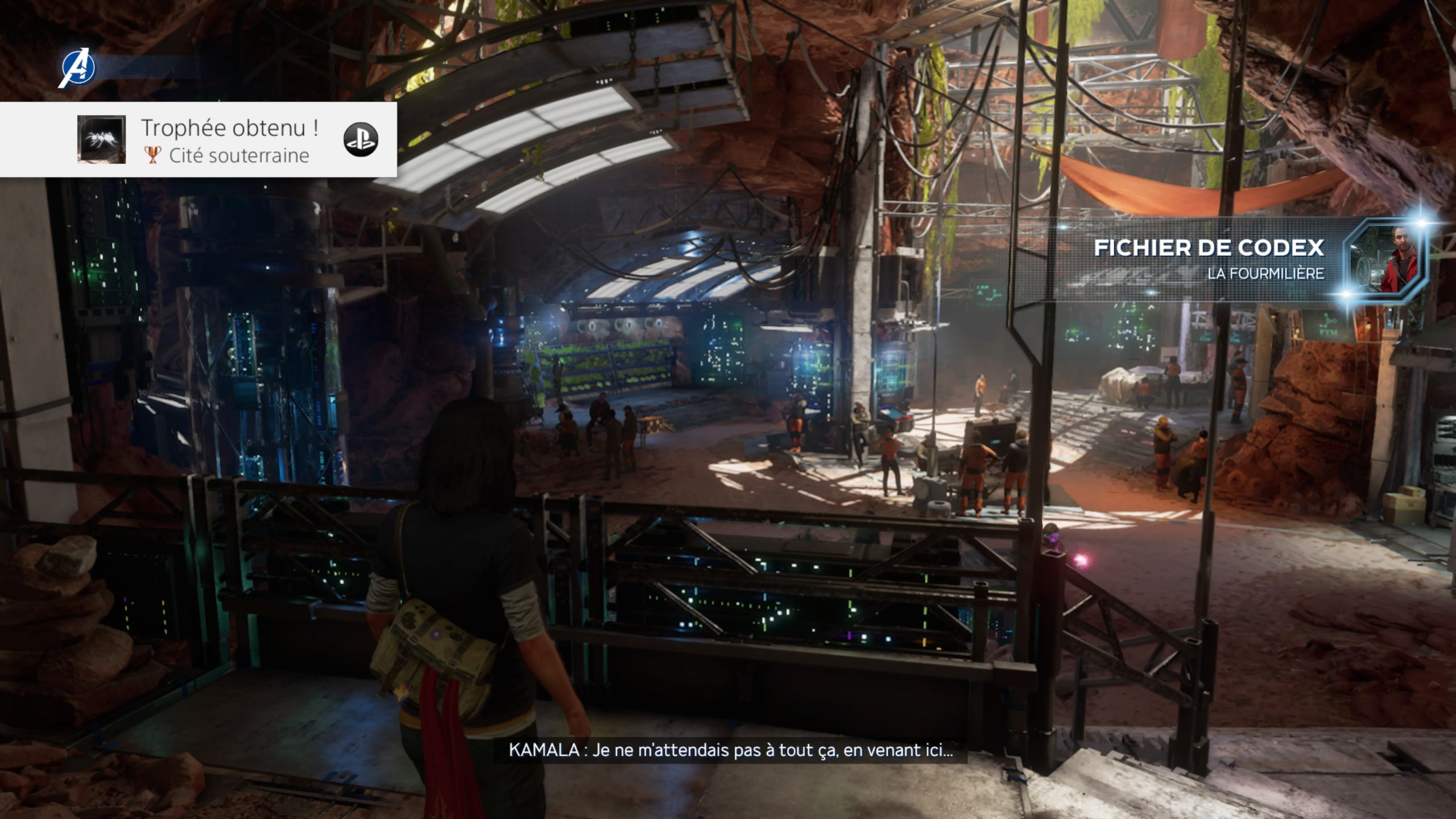Select the Fichier de Codex notification
Screen dimensions: 1456x819
[1208, 259]
